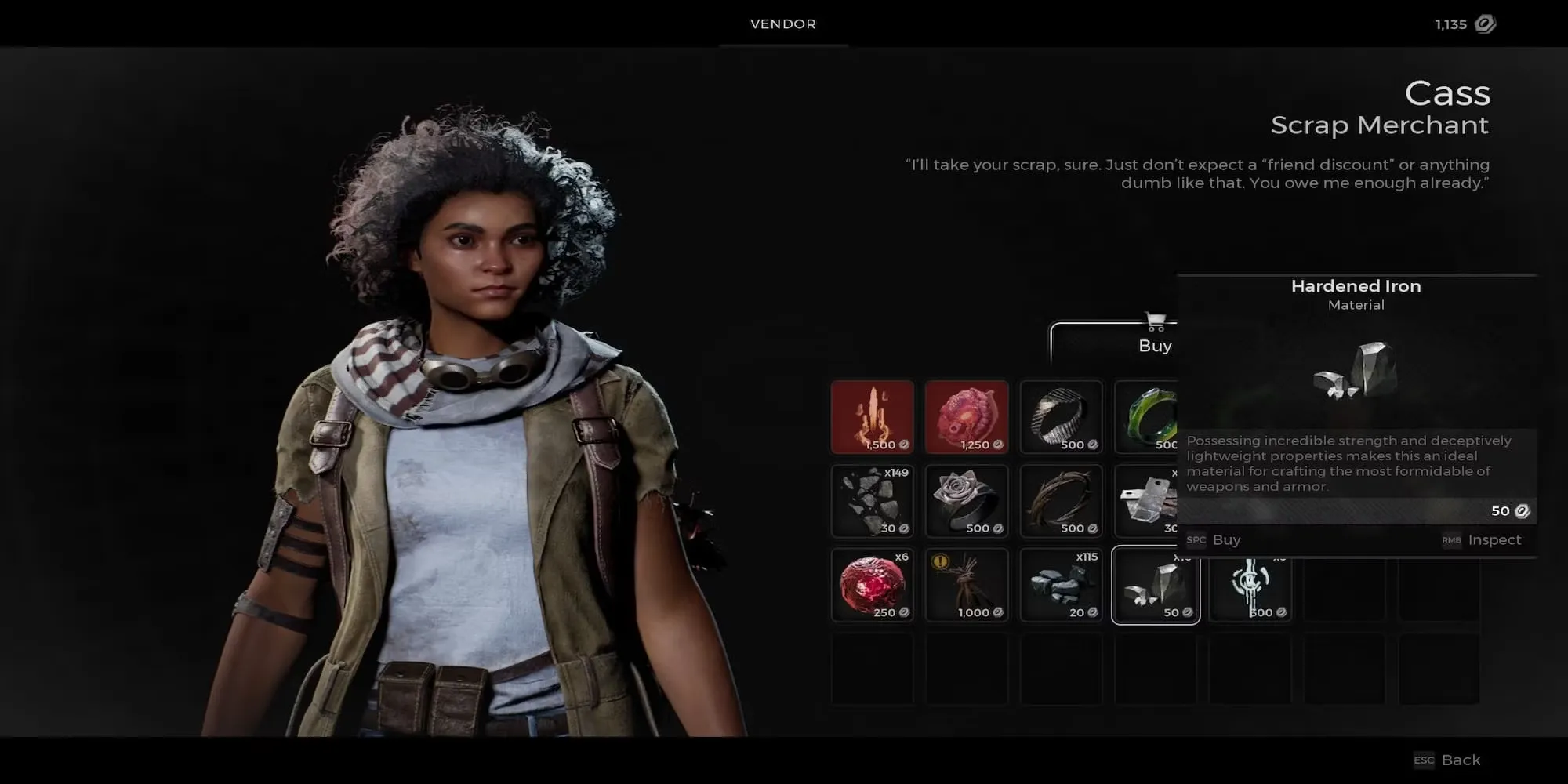Select the red crystal orb x6
1568x784 pixels.
point(873,585)
